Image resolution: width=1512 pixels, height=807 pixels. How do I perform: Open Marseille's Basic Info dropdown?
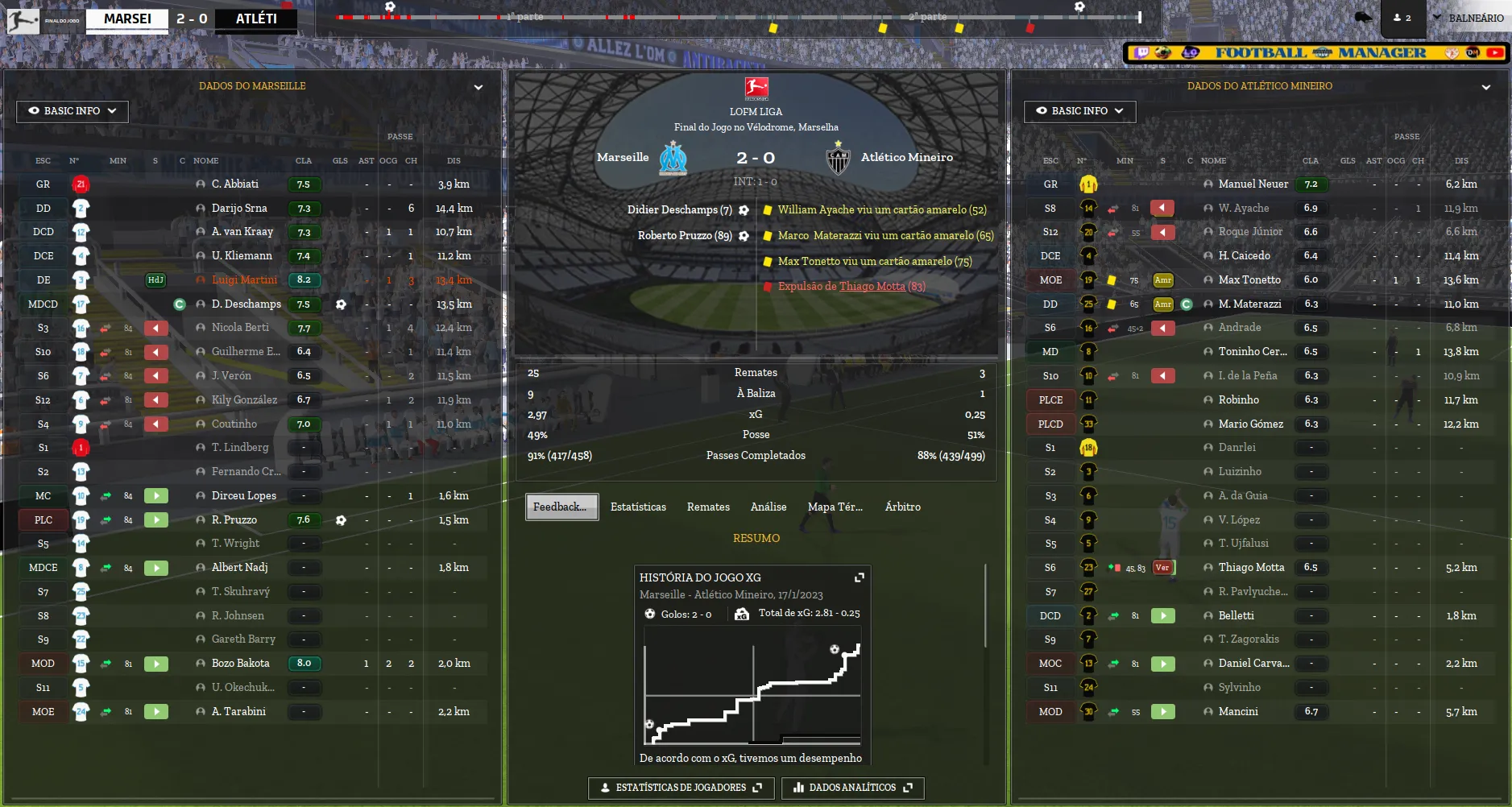coord(72,111)
